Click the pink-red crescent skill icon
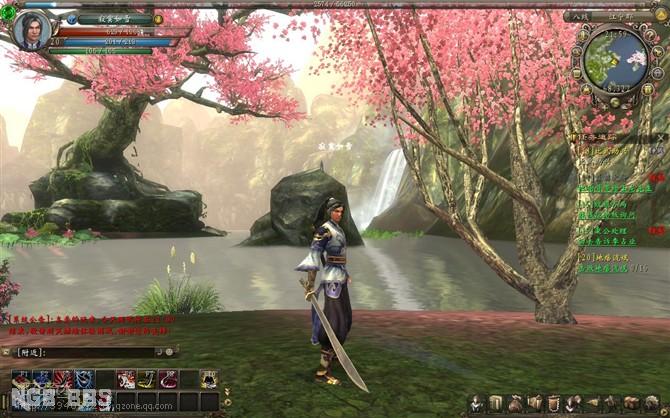Viewport: 670px width, 418px height. pos(167,379)
